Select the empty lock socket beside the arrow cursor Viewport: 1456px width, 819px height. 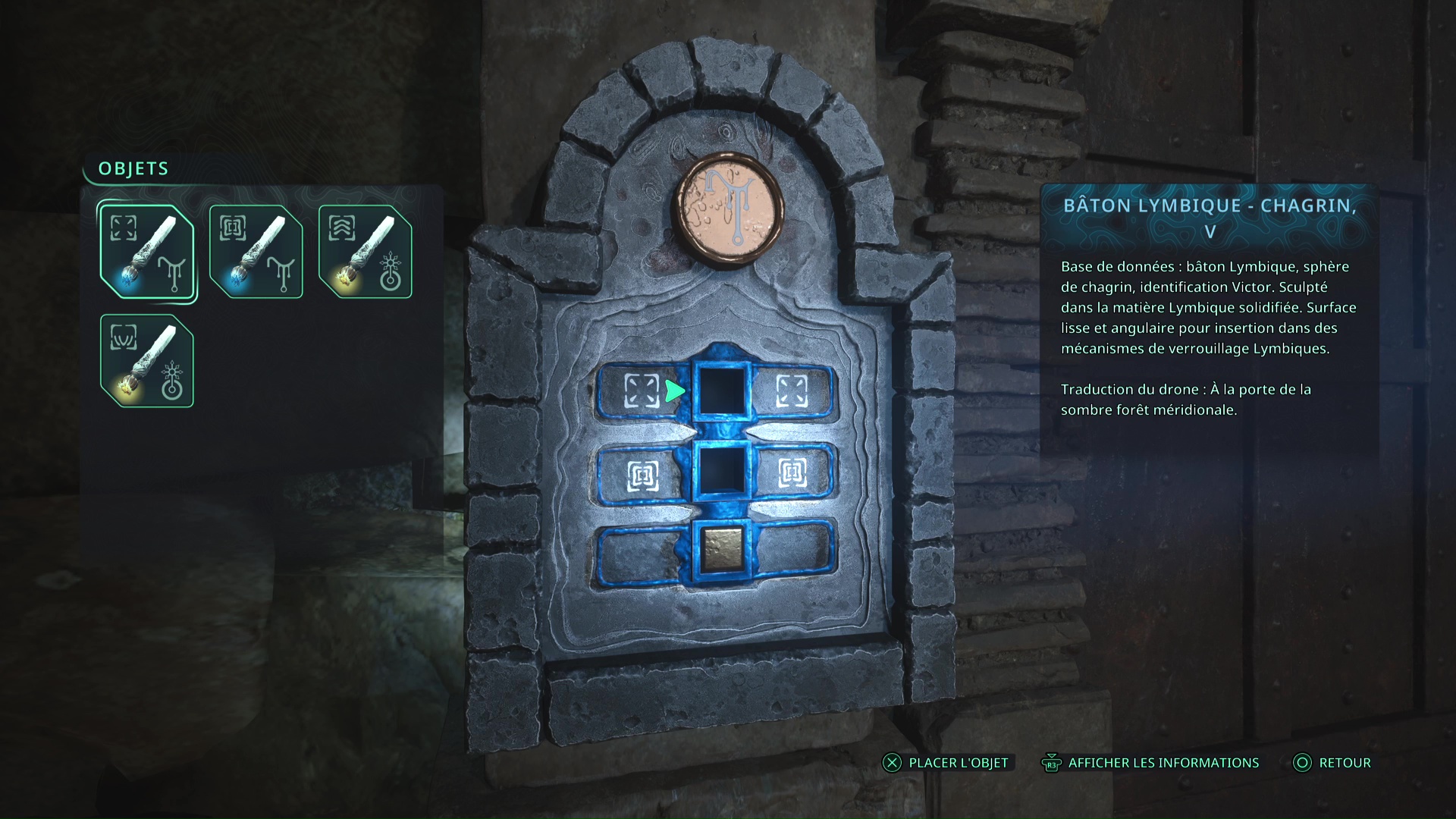tap(722, 391)
